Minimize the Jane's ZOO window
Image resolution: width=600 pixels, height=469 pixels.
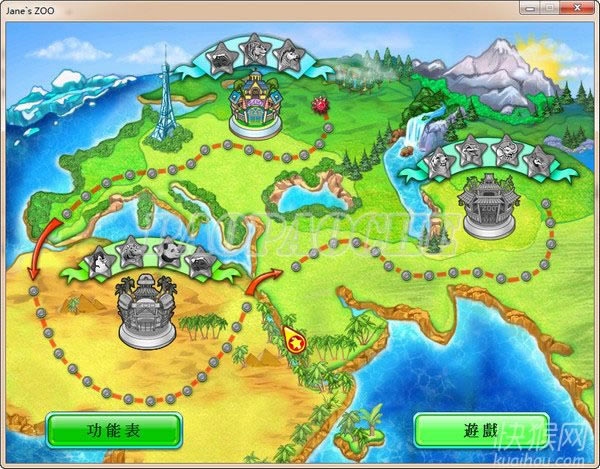coord(526,8)
